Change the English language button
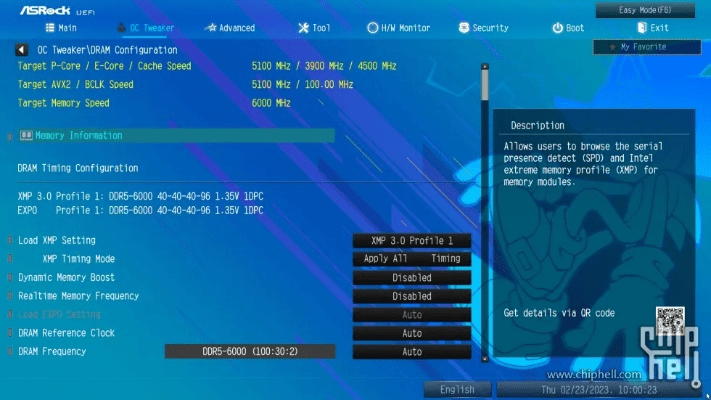This screenshot has height=400, width=711. pyautogui.click(x=457, y=390)
